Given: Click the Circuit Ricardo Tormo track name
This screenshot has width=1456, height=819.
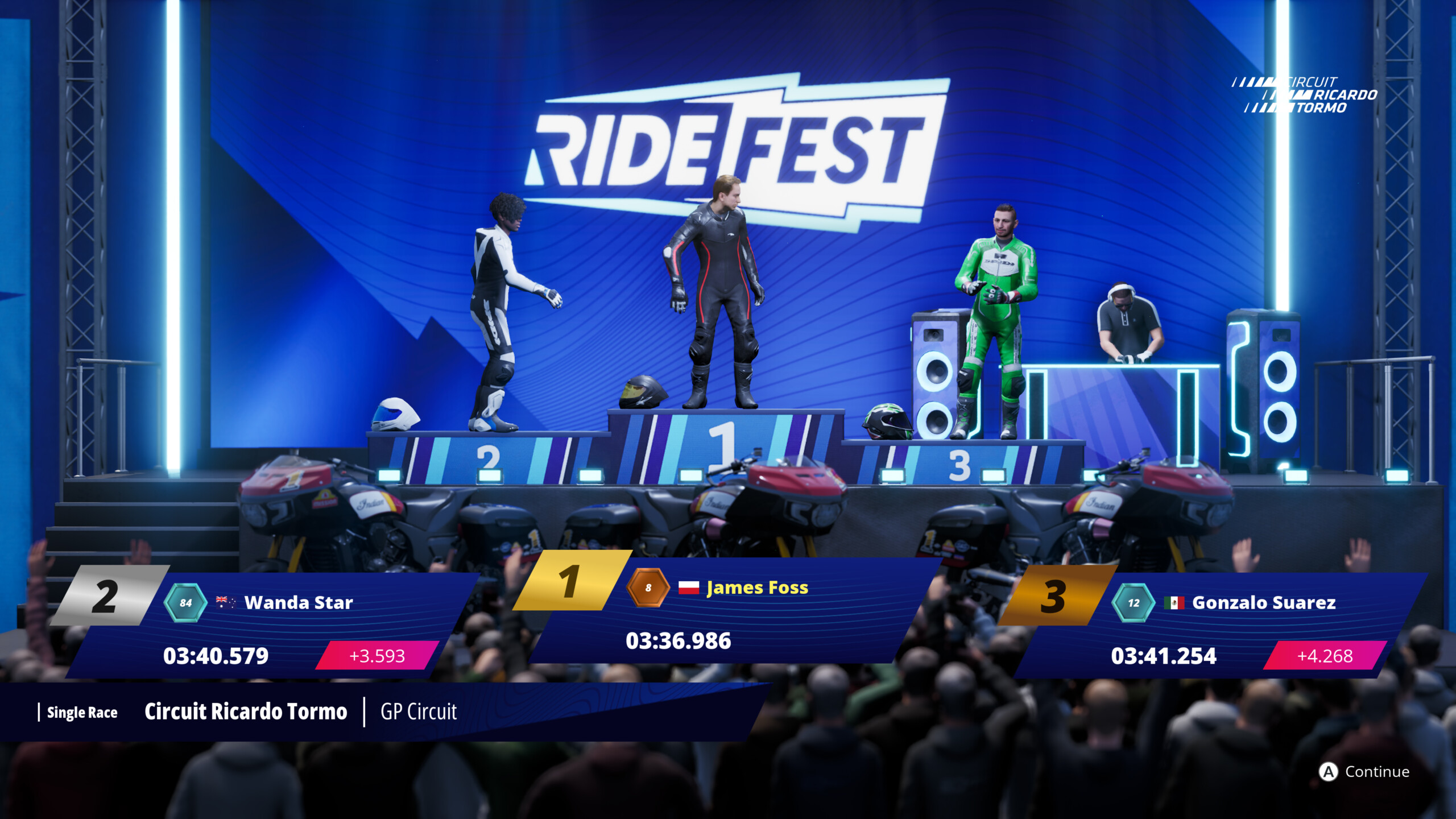Looking at the screenshot, I should pyautogui.click(x=246, y=711).
